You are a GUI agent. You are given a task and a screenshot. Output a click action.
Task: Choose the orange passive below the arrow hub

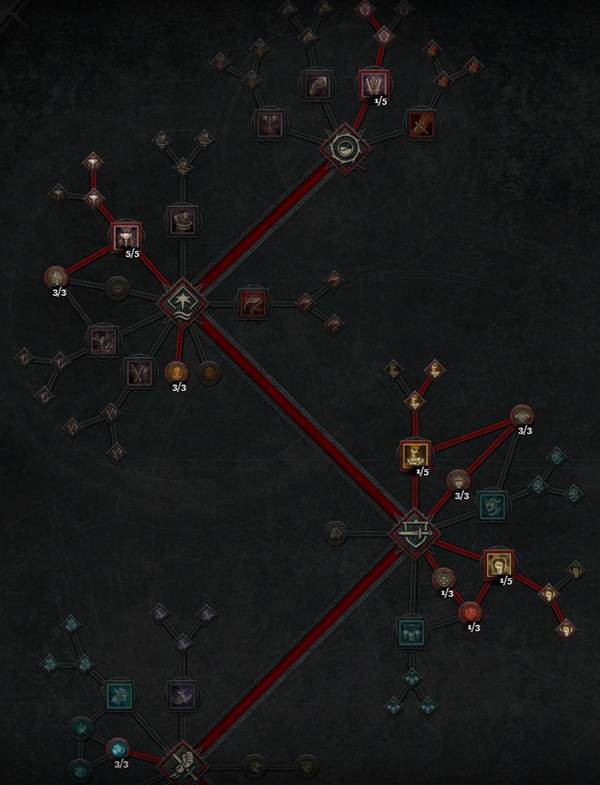point(176,372)
